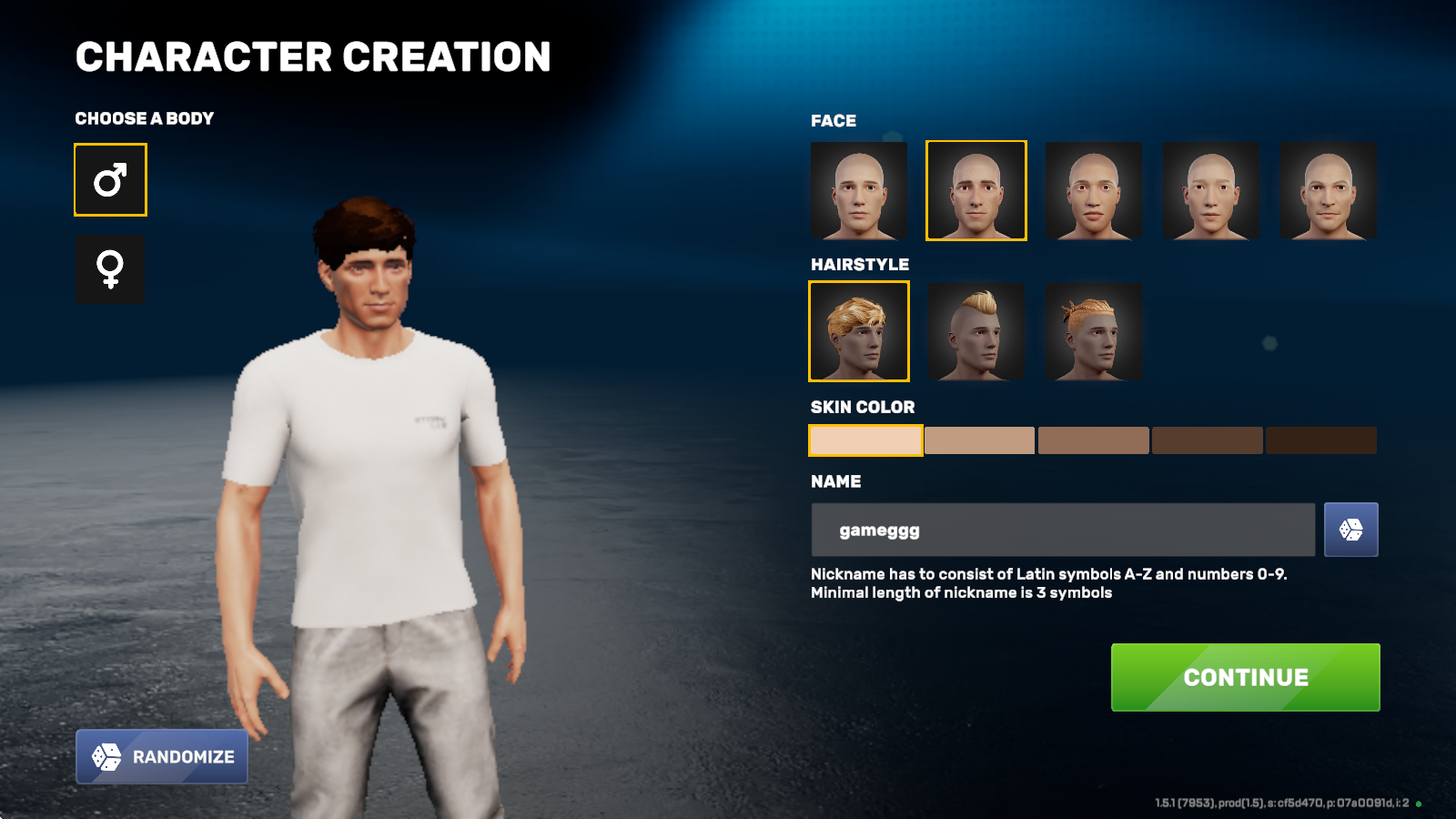Pick the fourth face thumbnail
Viewport: 1456px width, 819px height.
pos(1210,190)
